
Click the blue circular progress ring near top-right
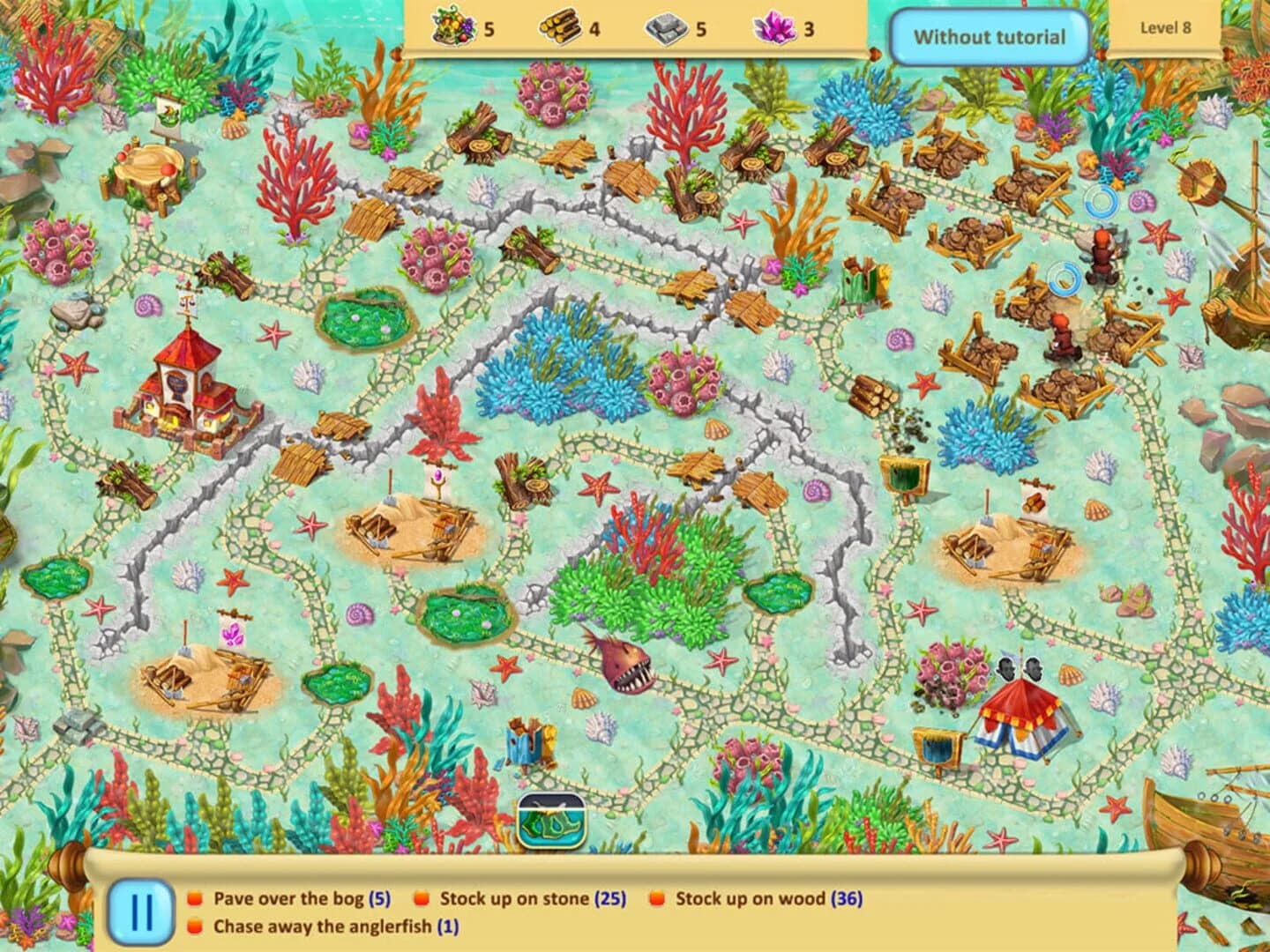[x=1099, y=201]
